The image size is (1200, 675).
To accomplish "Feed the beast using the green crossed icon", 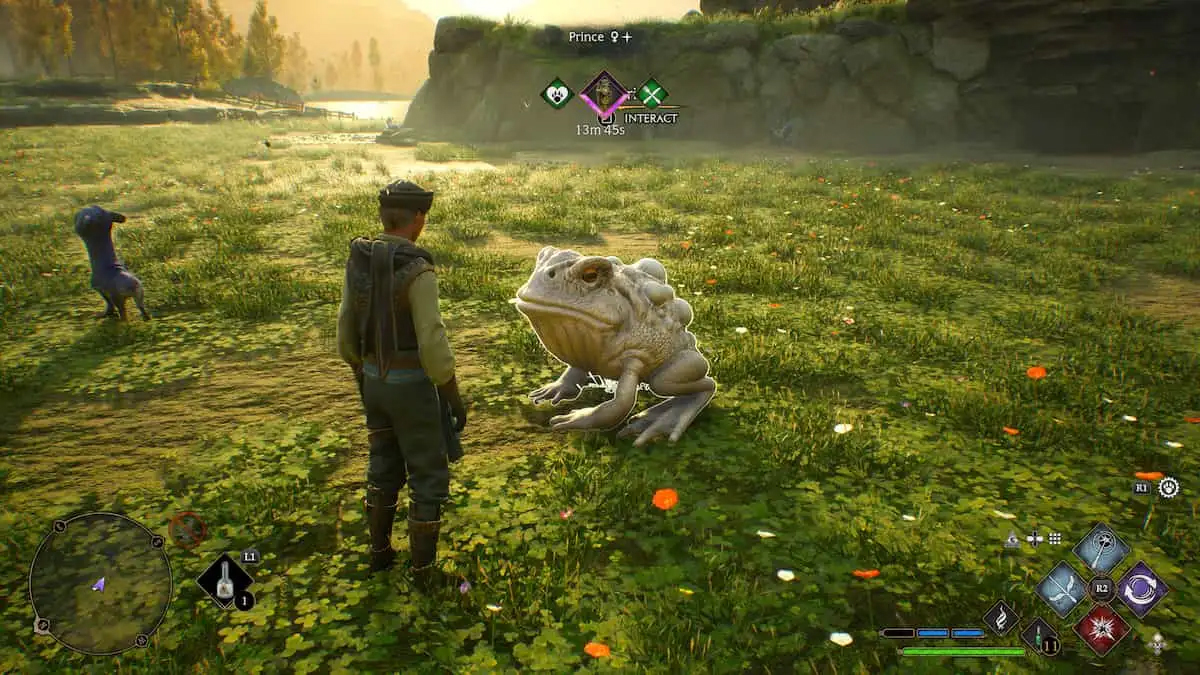I will 652,93.
